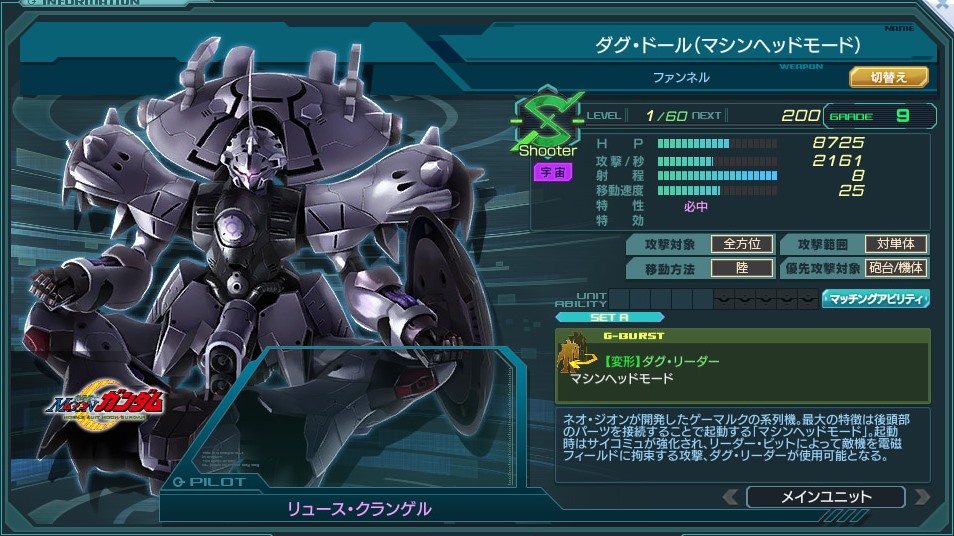The image size is (954, 536).
Task: Open the マッチングアビリティ matching ability panel
Action: (x=875, y=298)
